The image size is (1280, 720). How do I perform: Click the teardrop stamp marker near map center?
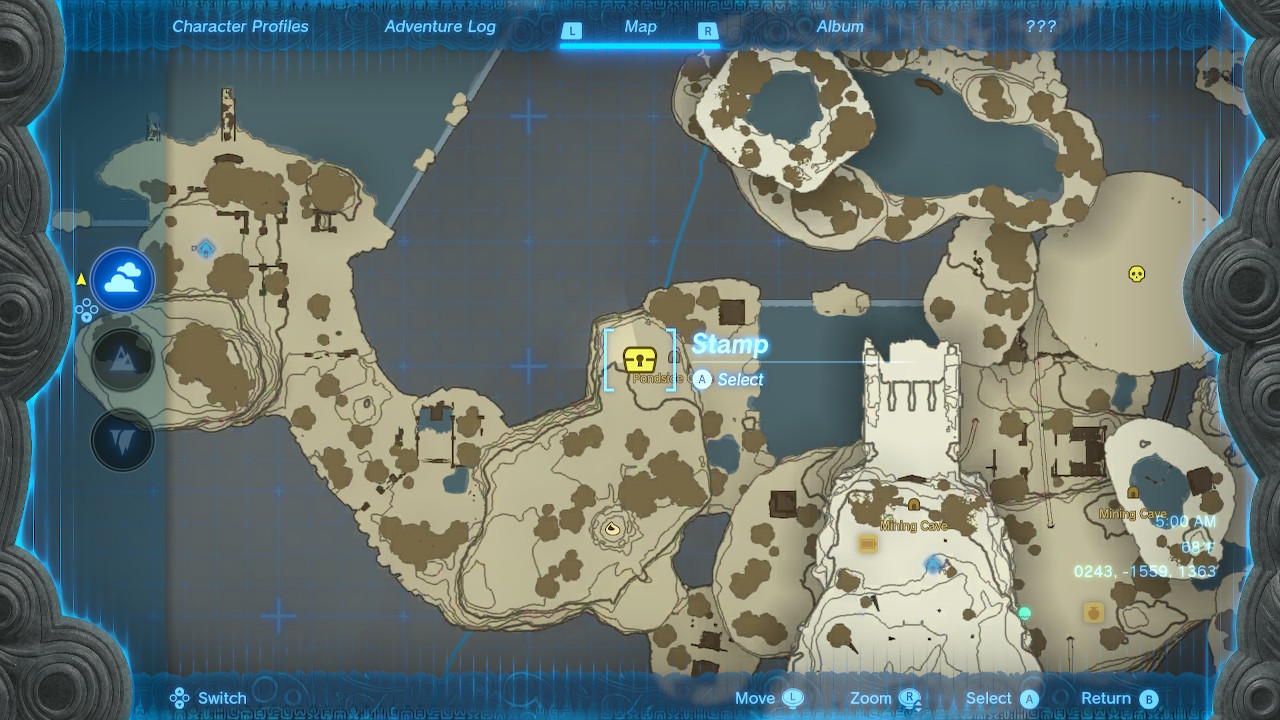pyautogui.click(x=611, y=528)
